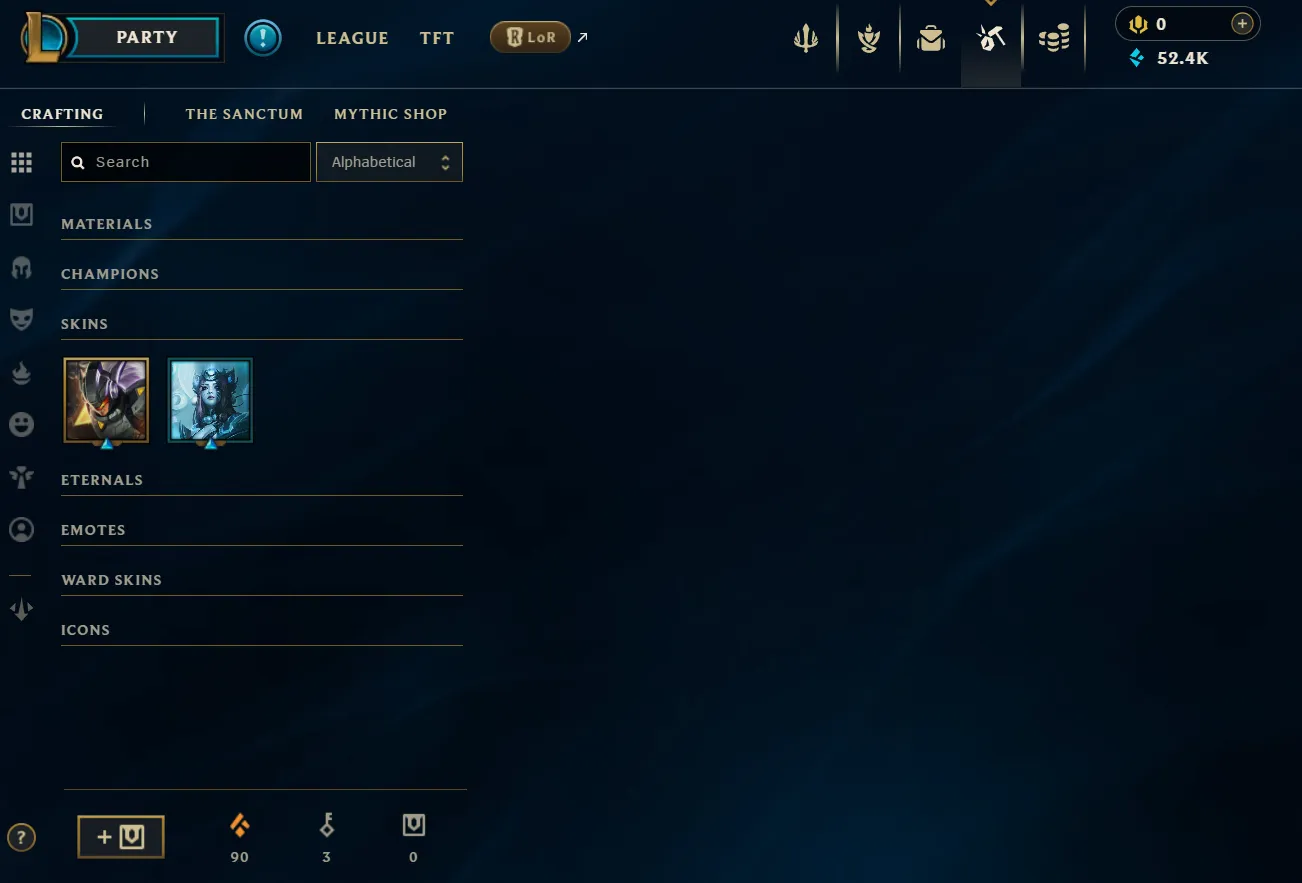This screenshot has height=883, width=1302.
Task: Click the plus button to purchase RP
Action: pos(1242,22)
